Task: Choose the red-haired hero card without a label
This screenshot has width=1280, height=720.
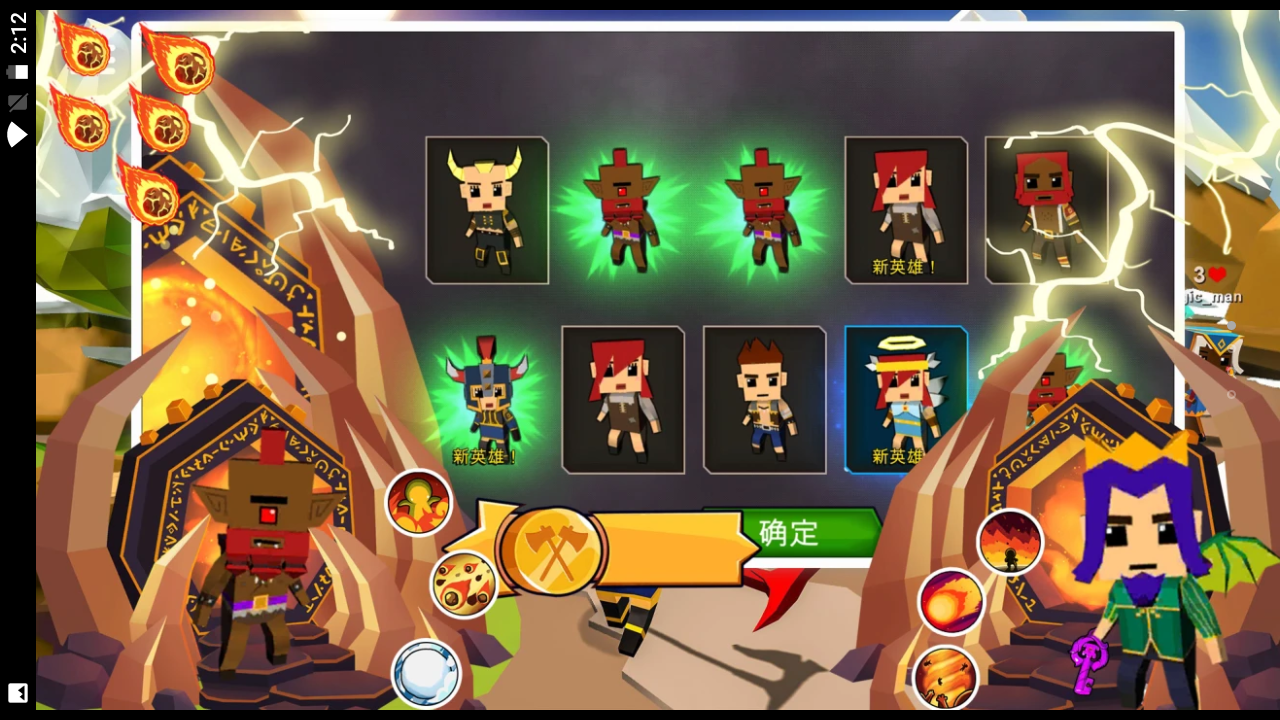Action: point(623,400)
